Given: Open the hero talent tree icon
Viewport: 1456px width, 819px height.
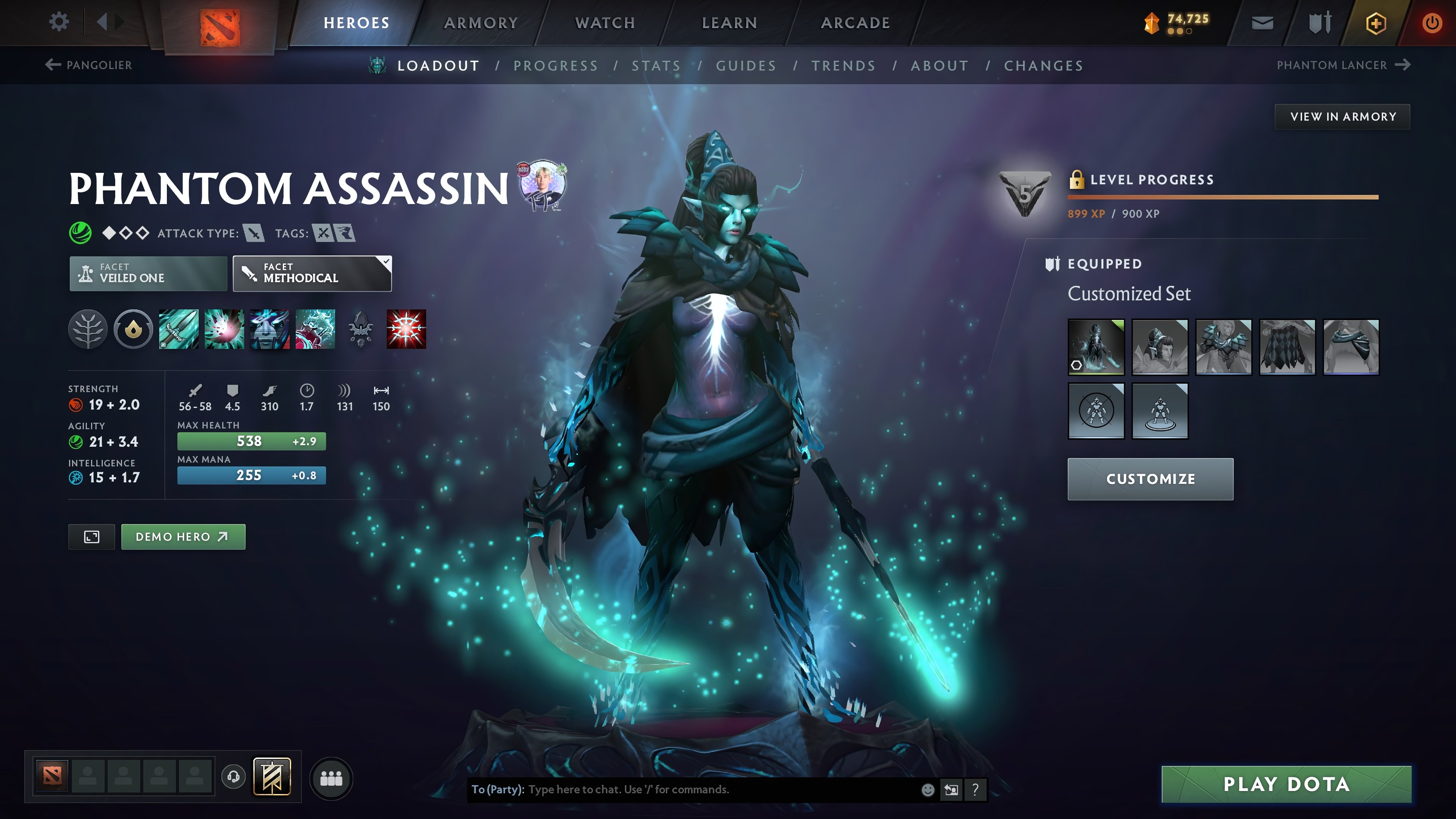Looking at the screenshot, I should [88, 329].
